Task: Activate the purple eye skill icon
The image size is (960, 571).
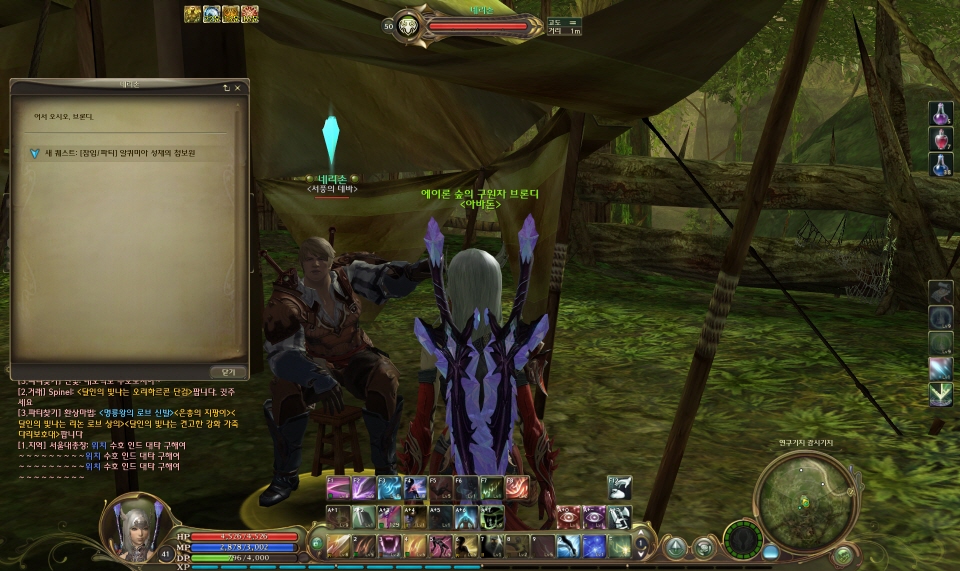Action: pos(593,516)
